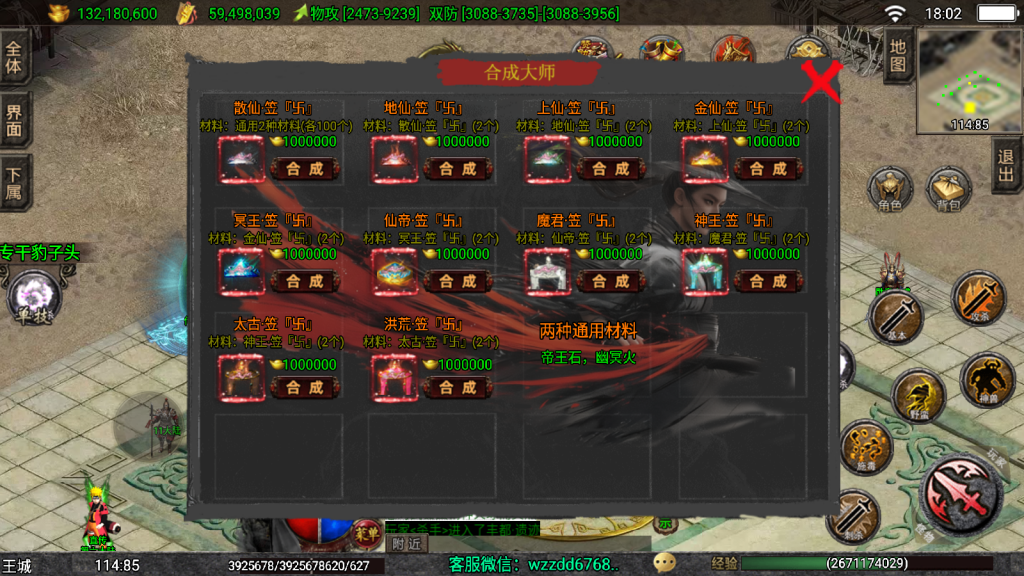Synthesize the 神王·笠 item

click(x=768, y=281)
